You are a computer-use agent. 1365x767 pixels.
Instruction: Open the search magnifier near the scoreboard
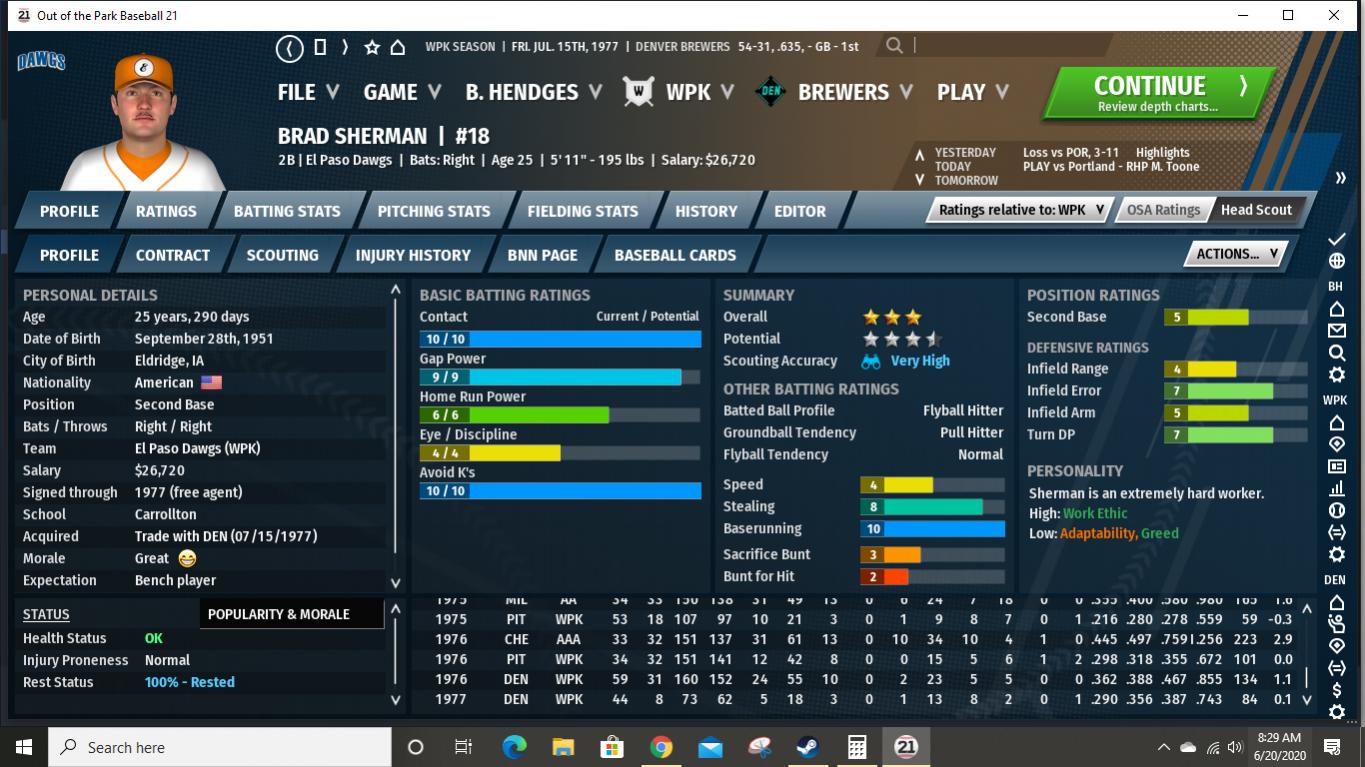(x=893, y=45)
